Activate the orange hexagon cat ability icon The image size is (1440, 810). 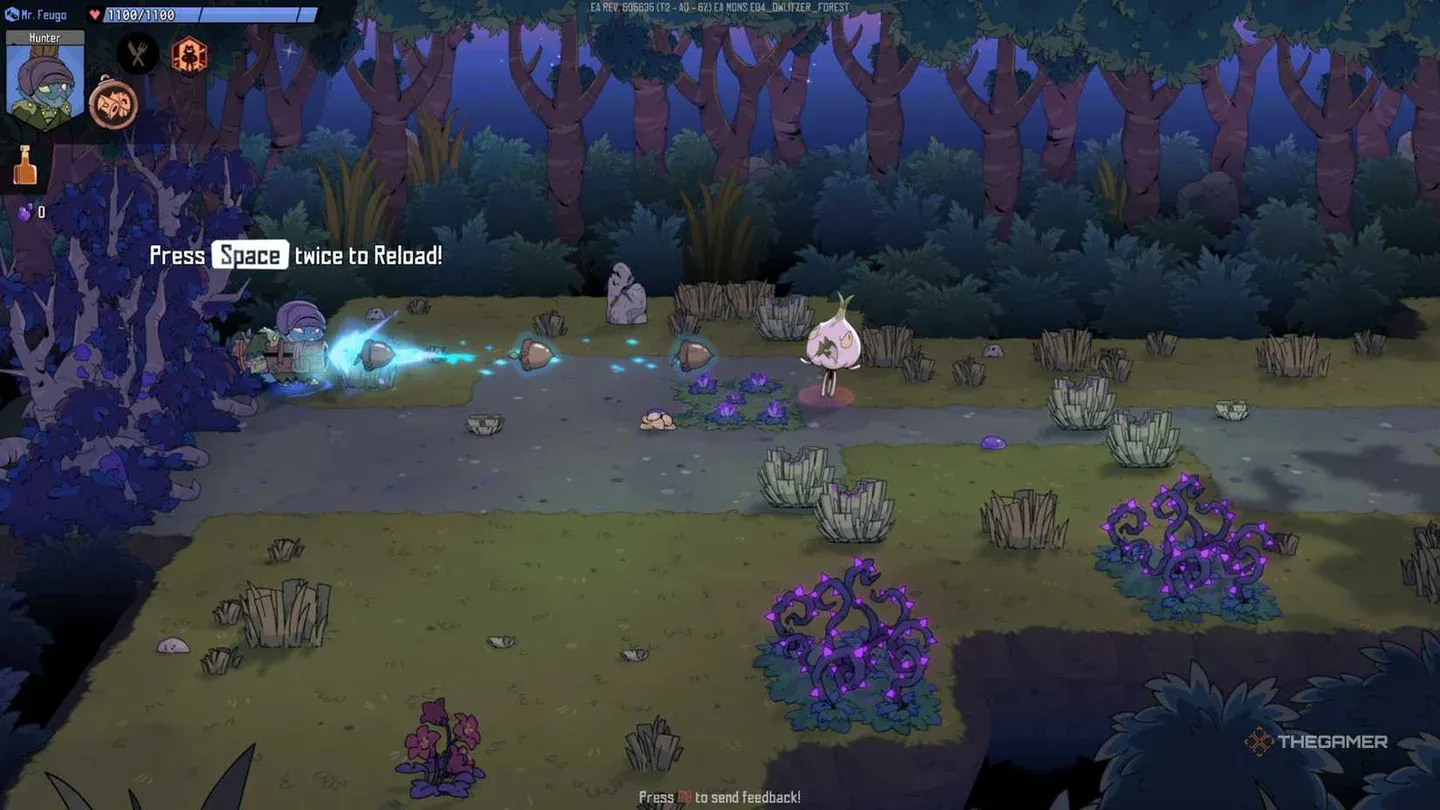point(189,55)
